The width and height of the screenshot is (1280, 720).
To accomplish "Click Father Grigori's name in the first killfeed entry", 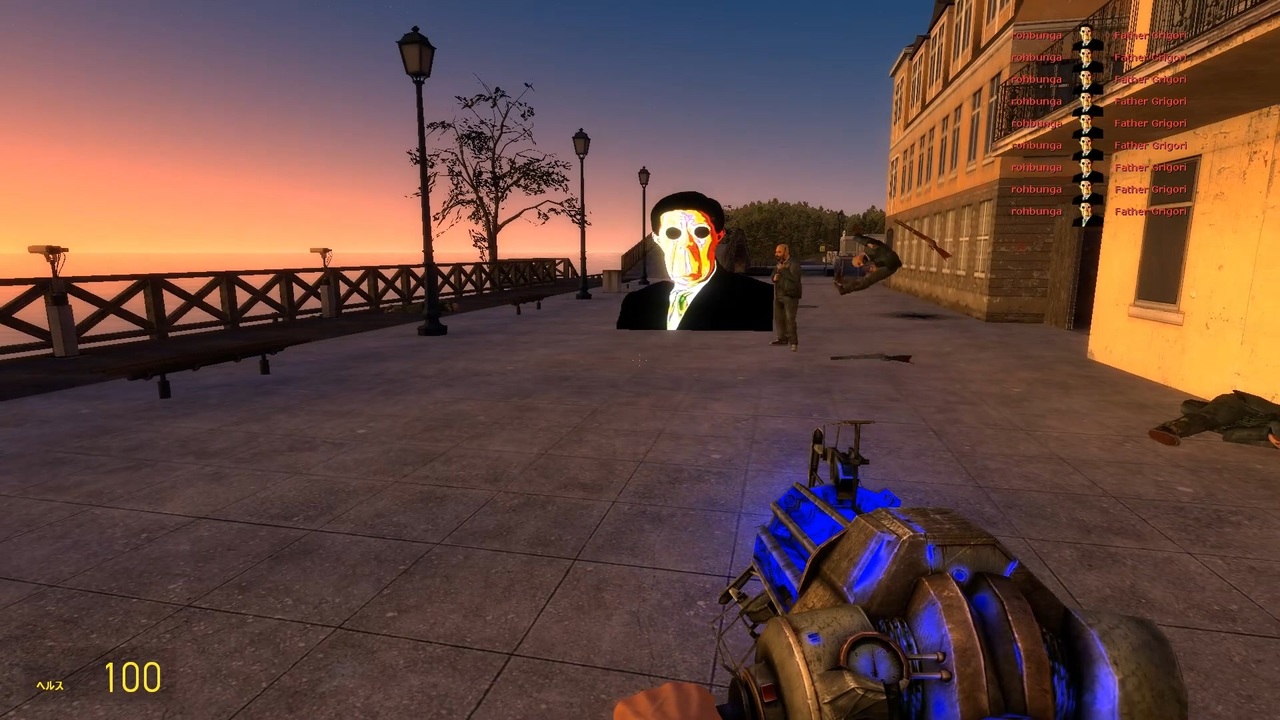I will point(1148,35).
